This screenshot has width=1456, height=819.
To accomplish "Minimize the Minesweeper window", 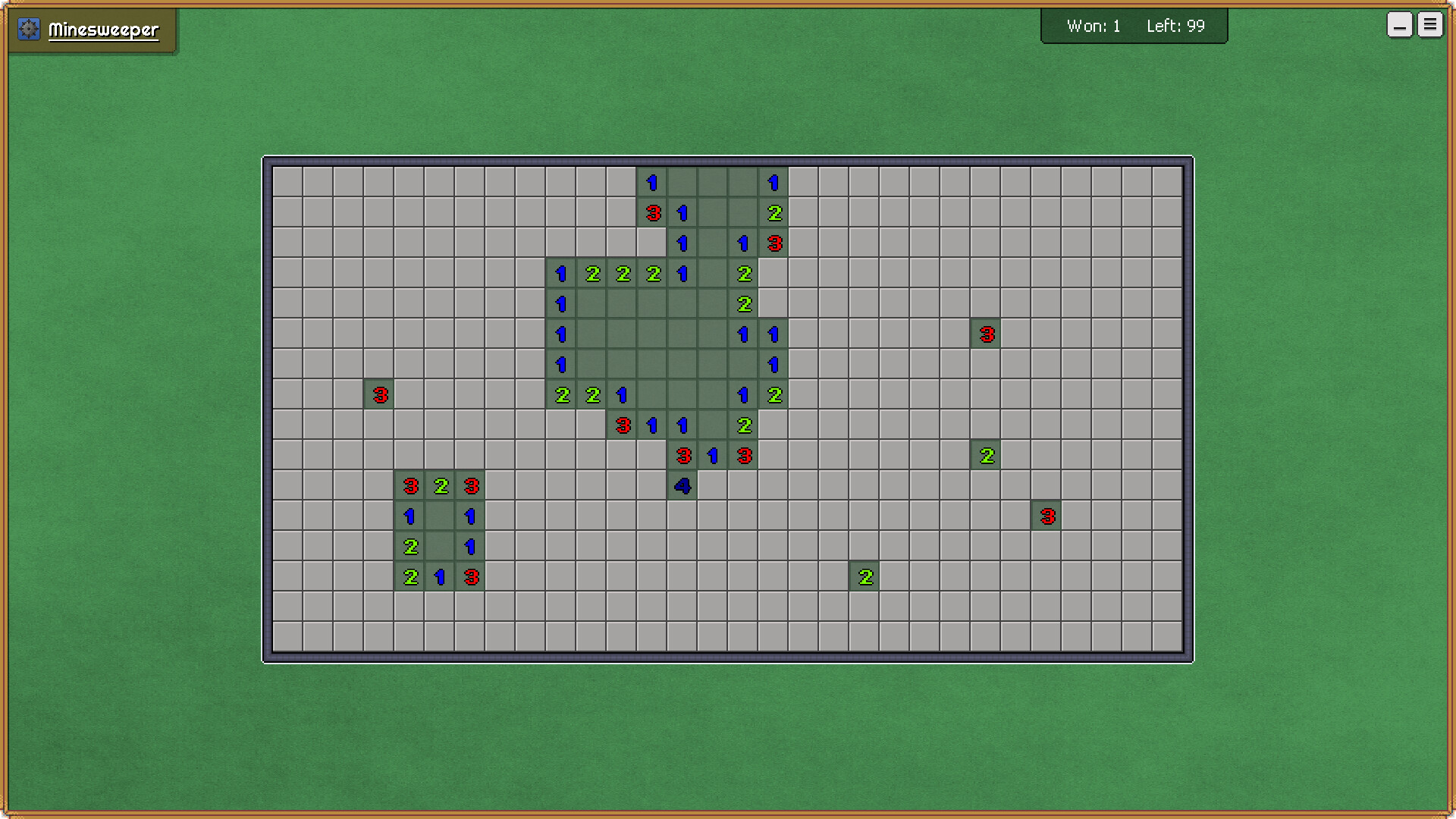I will point(1399,24).
